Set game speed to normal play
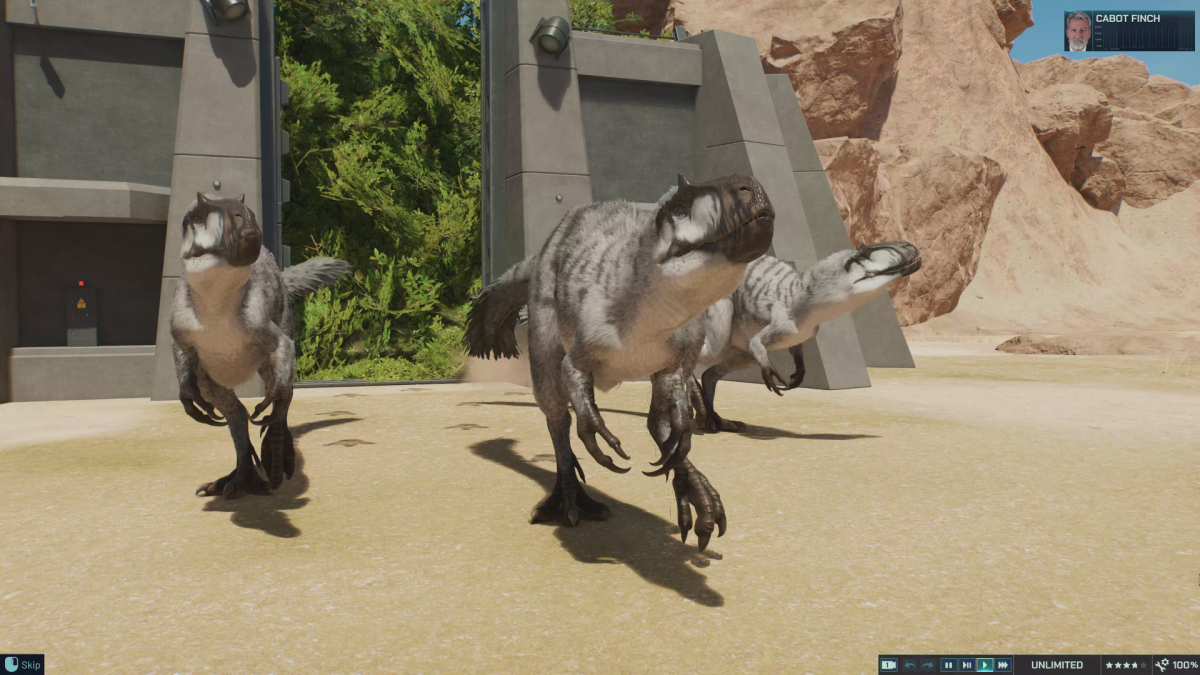Viewport: 1200px width, 675px height. 985,665
